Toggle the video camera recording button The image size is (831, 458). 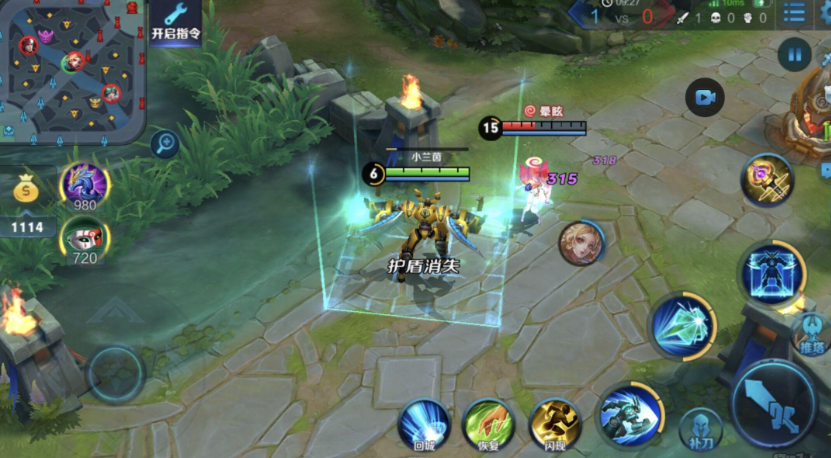pos(705,98)
